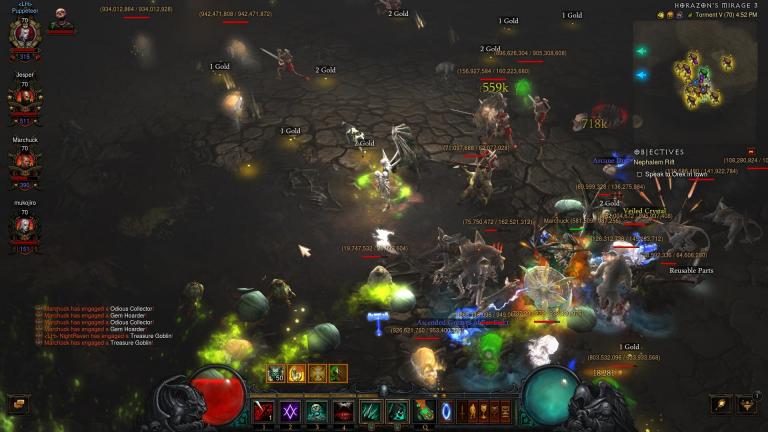768x432 pixels.
Task: Use the purple star skill in slot 2
Action: click(x=290, y=411)
